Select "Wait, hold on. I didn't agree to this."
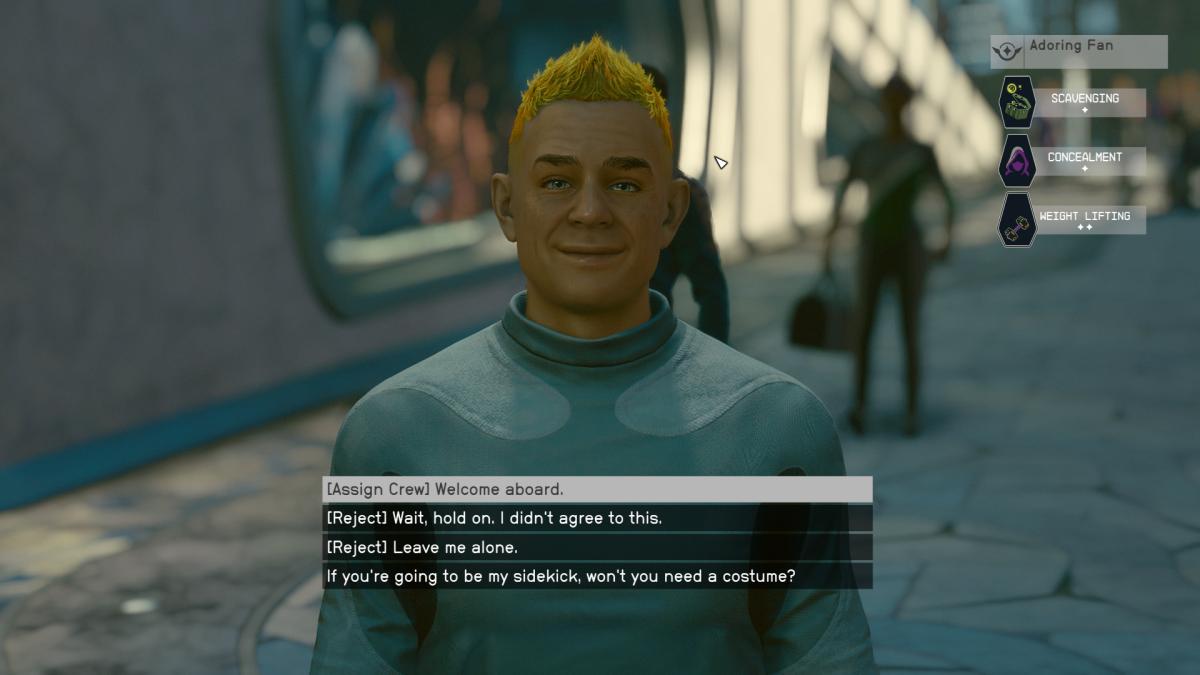This screenshot has width=1200, height=675. tap(597, 518)
